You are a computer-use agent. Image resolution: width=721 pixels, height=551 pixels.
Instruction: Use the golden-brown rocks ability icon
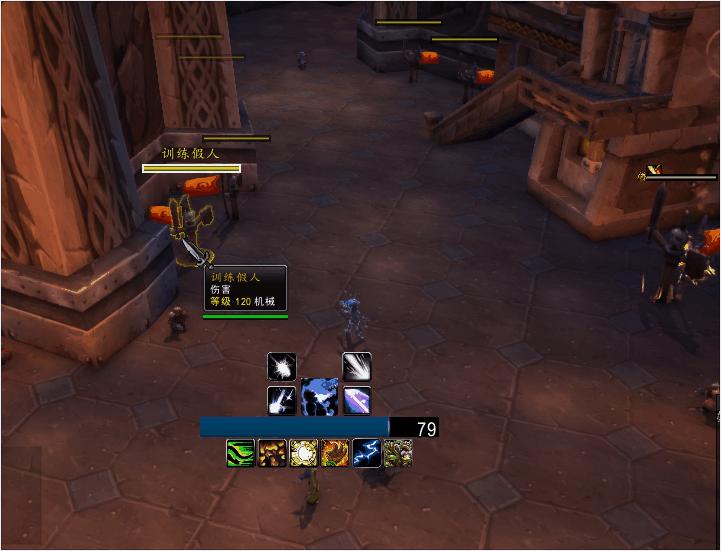tap(272, 454)
